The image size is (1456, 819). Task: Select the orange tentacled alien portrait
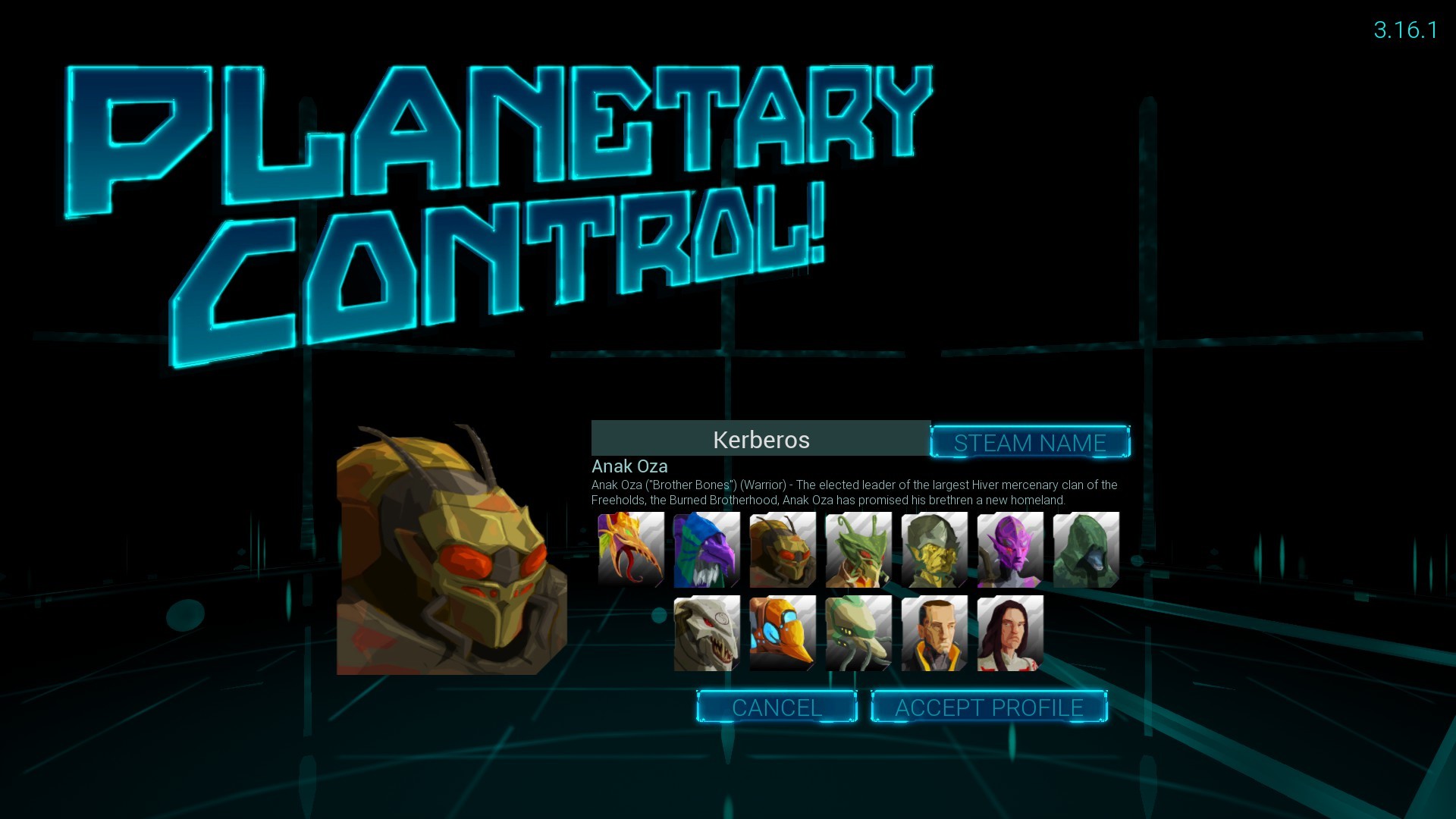[x=630, y=550]
